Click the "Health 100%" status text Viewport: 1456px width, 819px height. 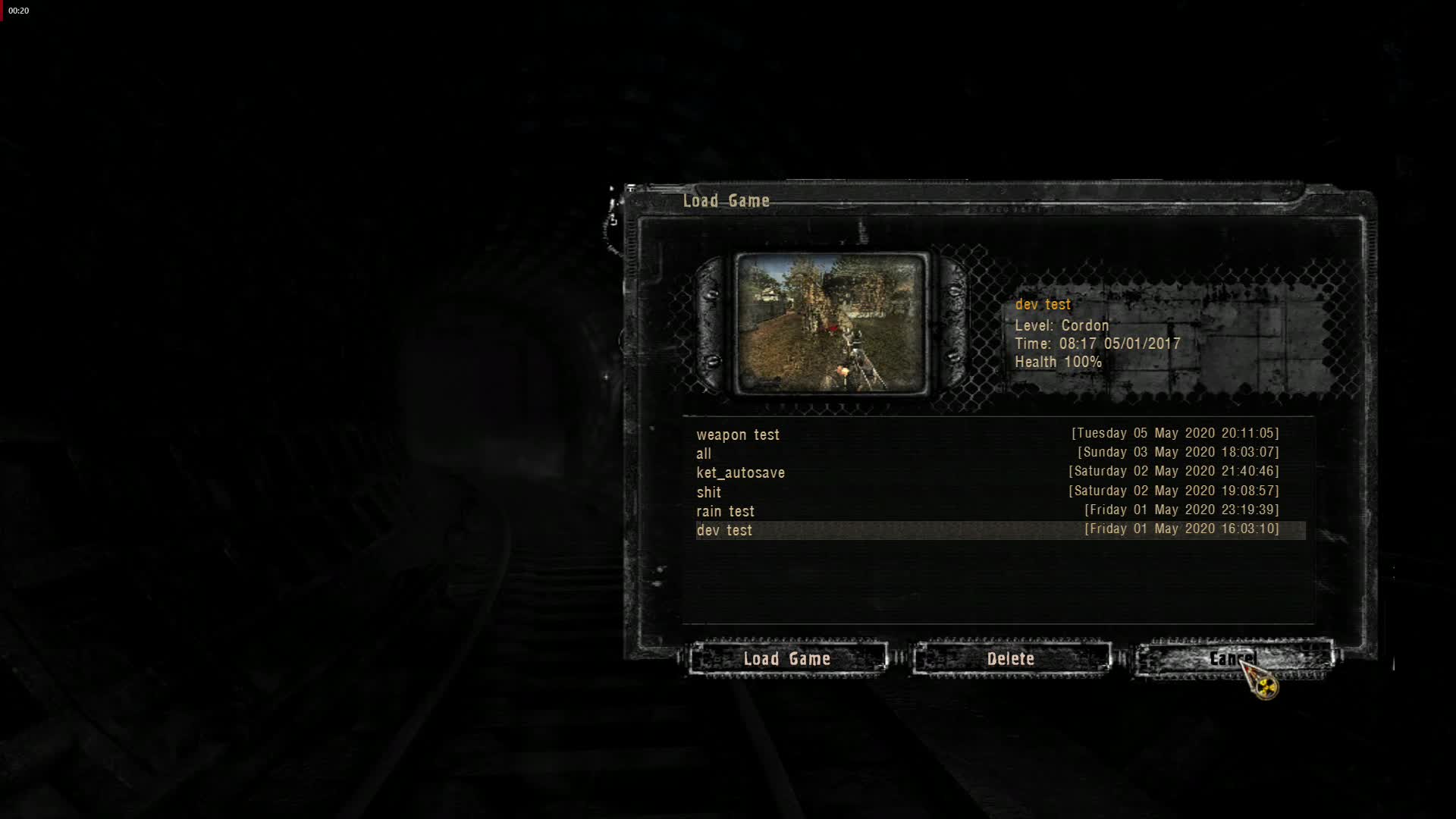(x=1058, y=362)
